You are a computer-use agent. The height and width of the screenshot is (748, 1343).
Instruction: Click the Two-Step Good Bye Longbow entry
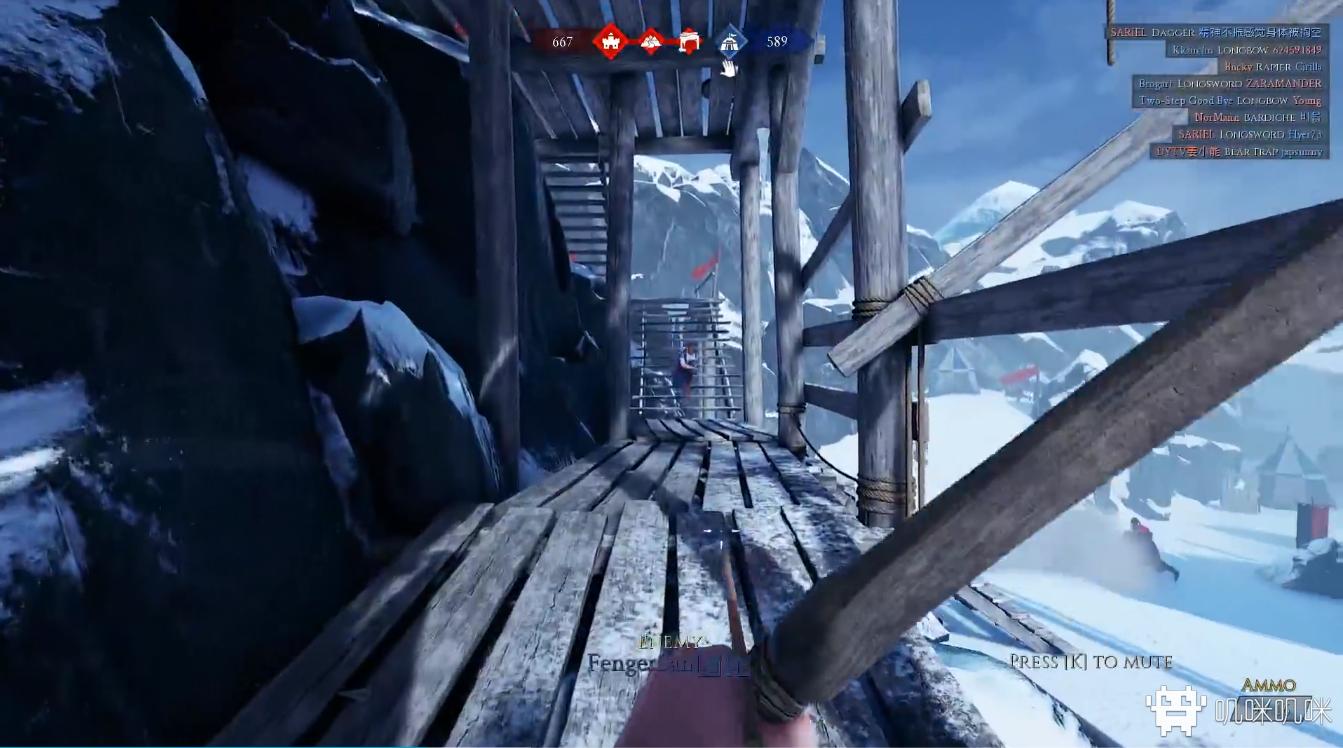point(1232,100)
